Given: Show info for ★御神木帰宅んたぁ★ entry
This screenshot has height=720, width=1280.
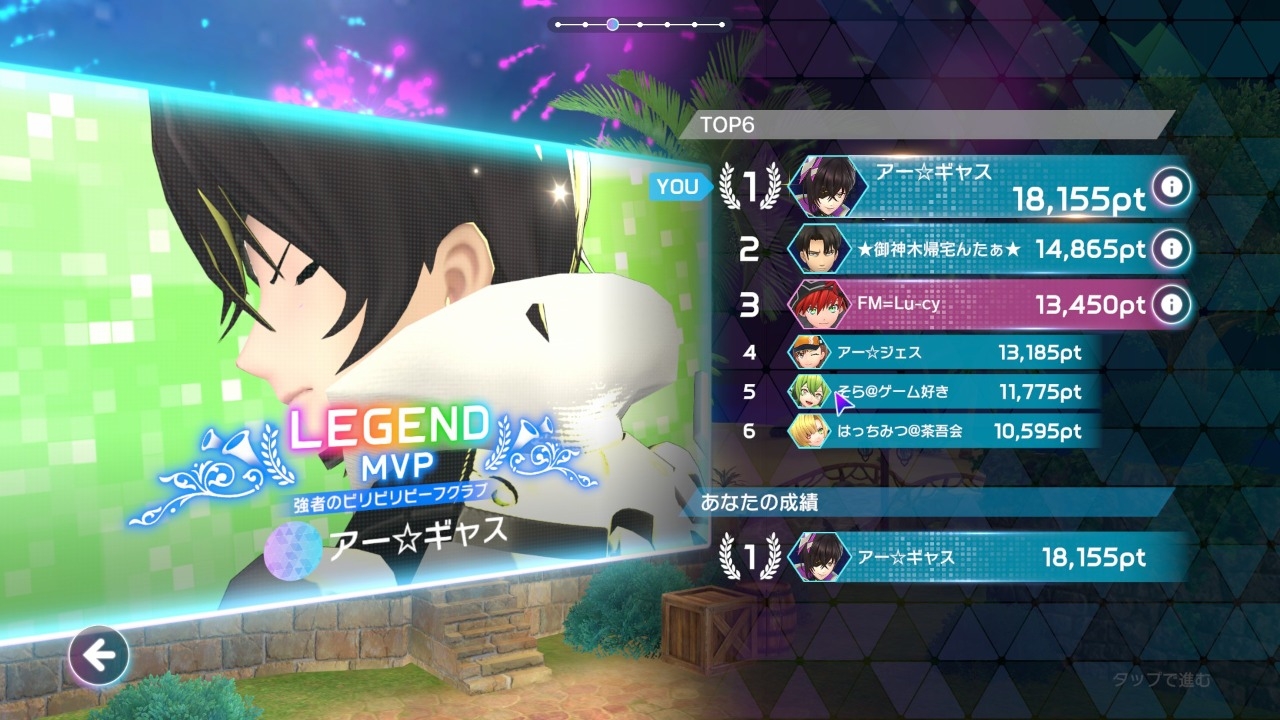Looking at the screenshot, I should (1169, 248).
